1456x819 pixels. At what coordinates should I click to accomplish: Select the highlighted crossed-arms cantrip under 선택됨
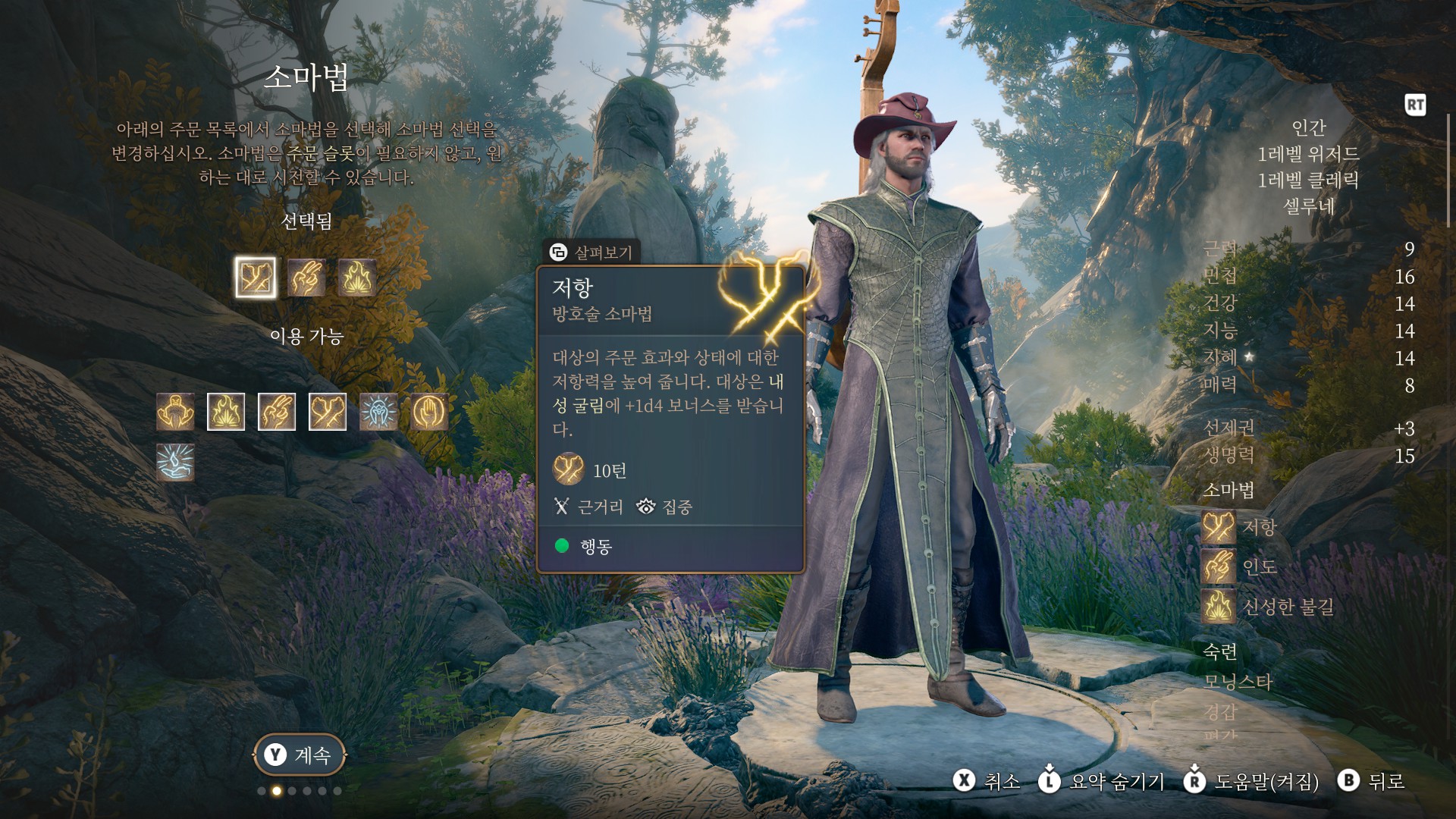(x=256, y=277)
